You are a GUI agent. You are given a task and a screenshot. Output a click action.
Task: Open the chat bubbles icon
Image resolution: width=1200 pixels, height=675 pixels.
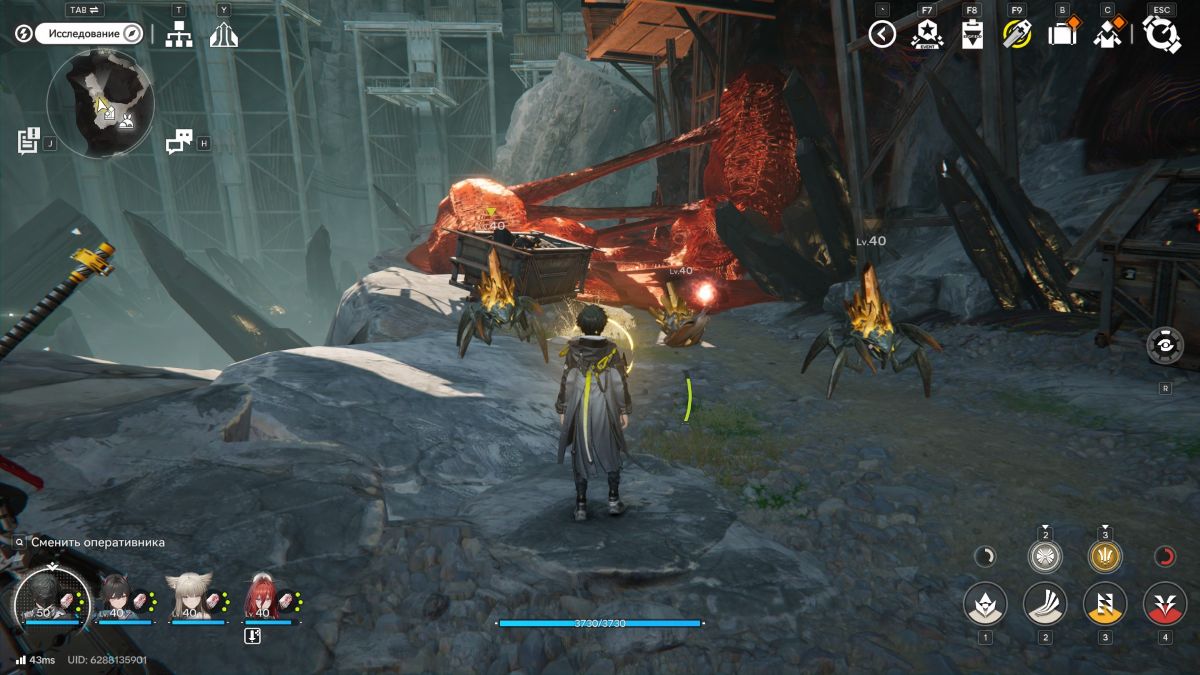[x=179, y=142]
